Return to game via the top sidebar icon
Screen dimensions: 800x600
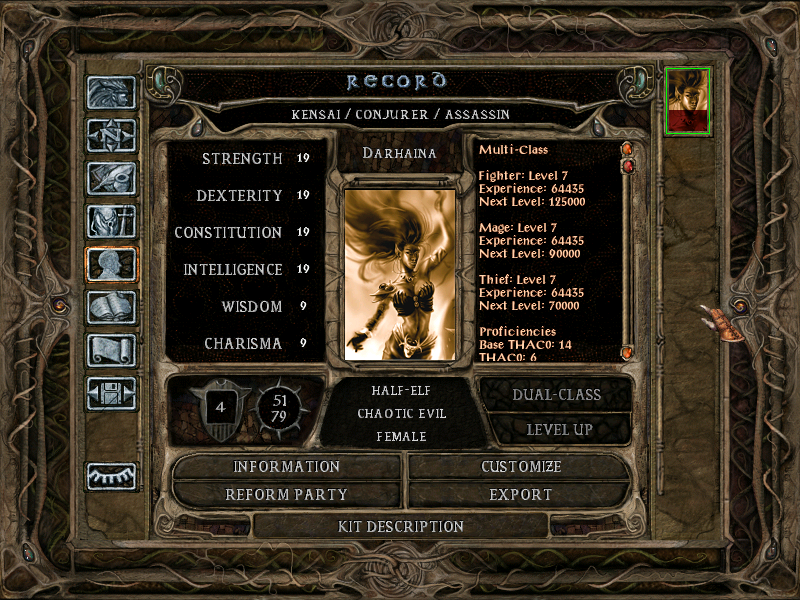[111, 92]
